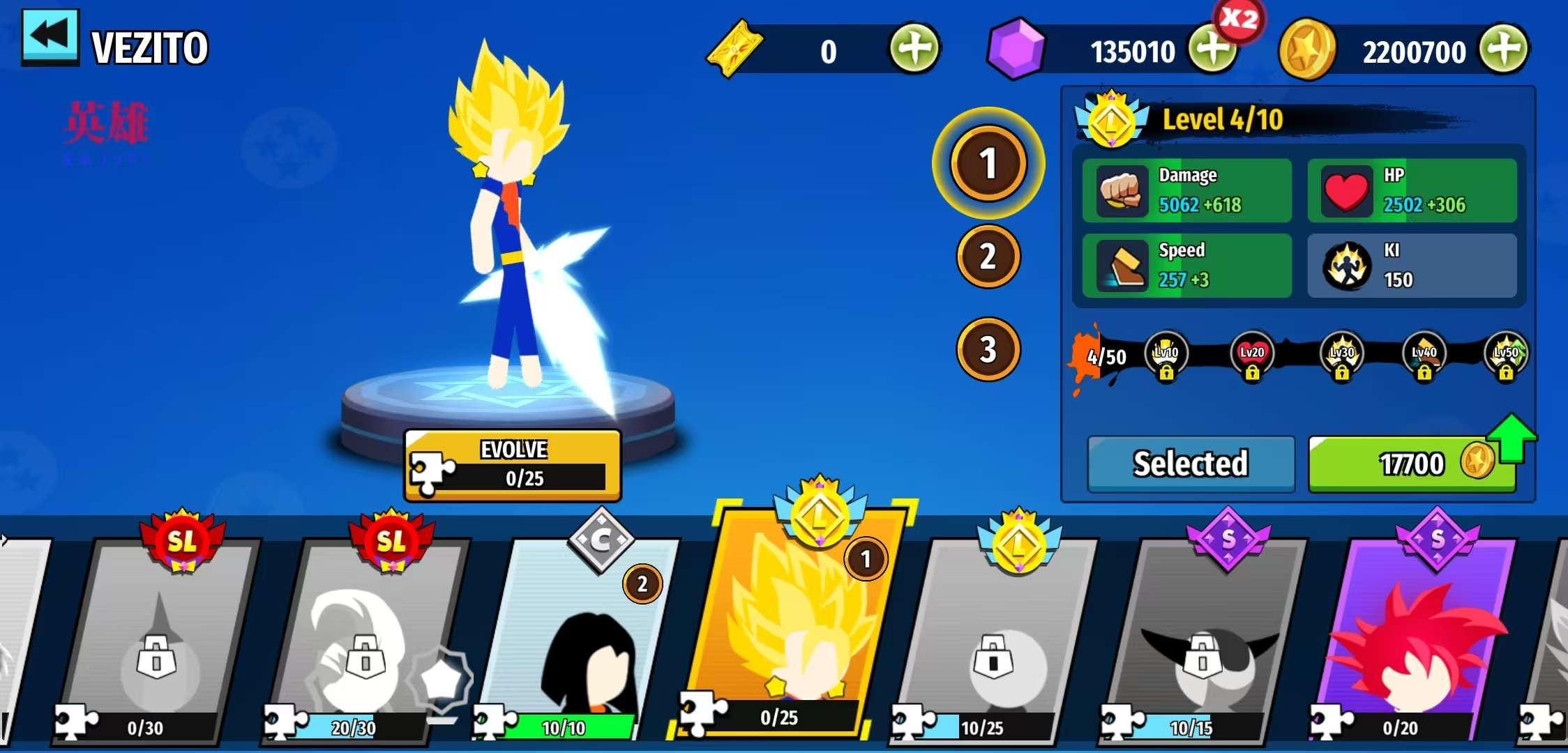Open skill slot number 3
Viewport: 1568px width, 753px height.
[988, 349]
